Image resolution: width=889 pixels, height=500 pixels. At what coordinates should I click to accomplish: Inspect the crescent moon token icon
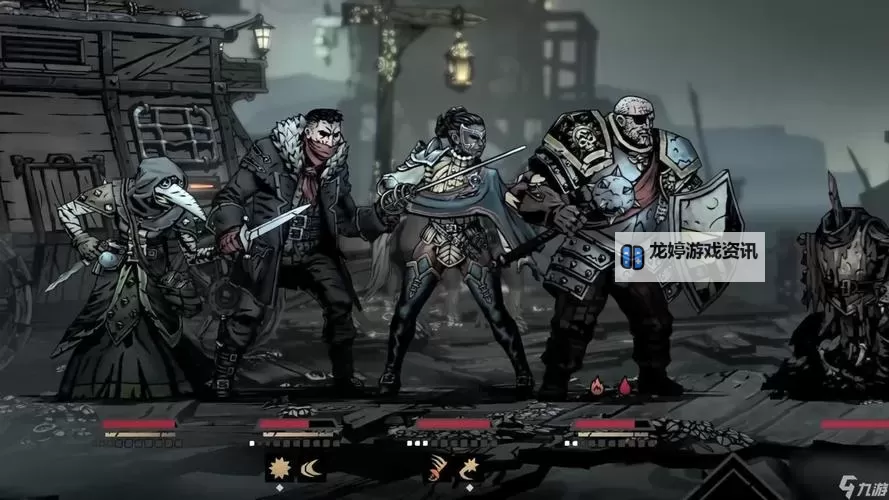[x=311, y=466]
